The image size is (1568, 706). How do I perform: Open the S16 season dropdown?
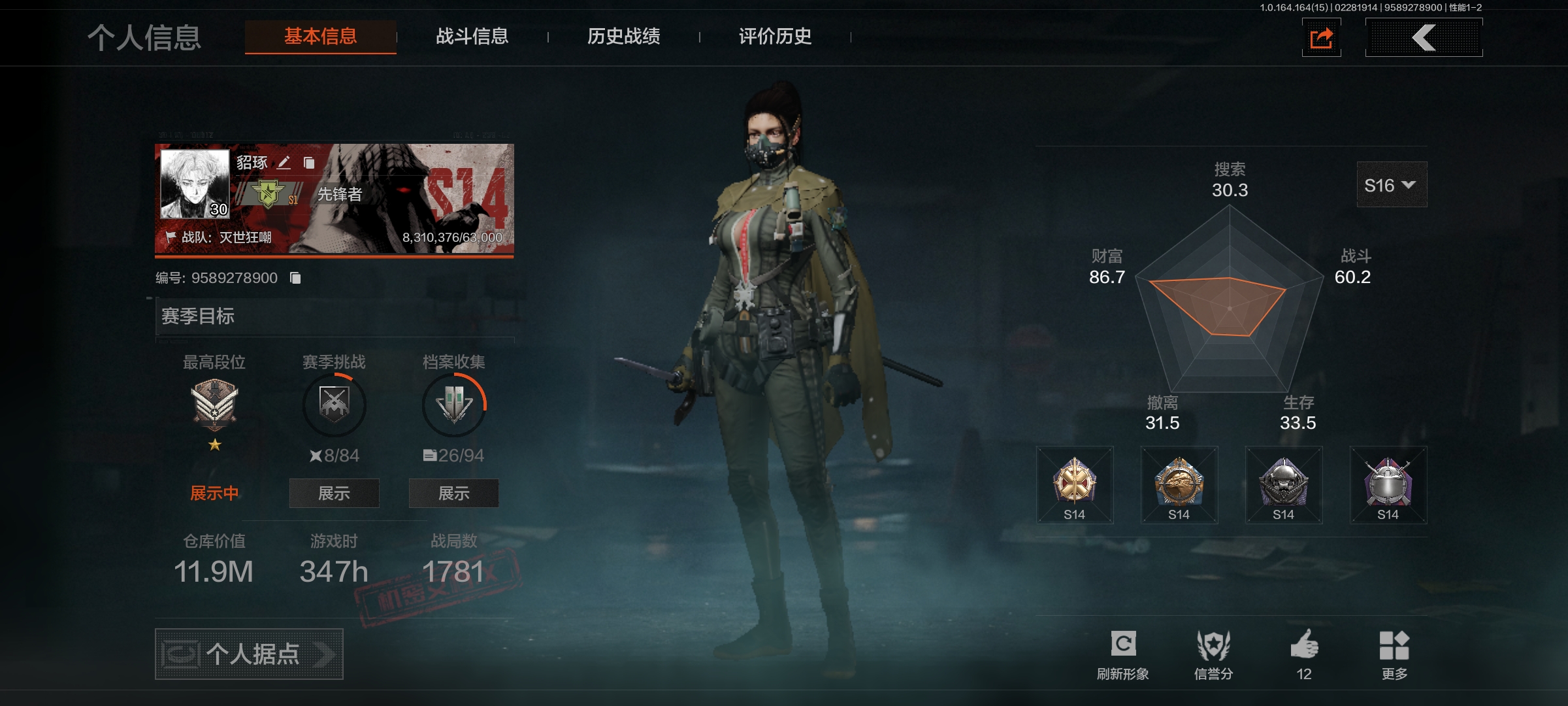tap(1391, 186)
